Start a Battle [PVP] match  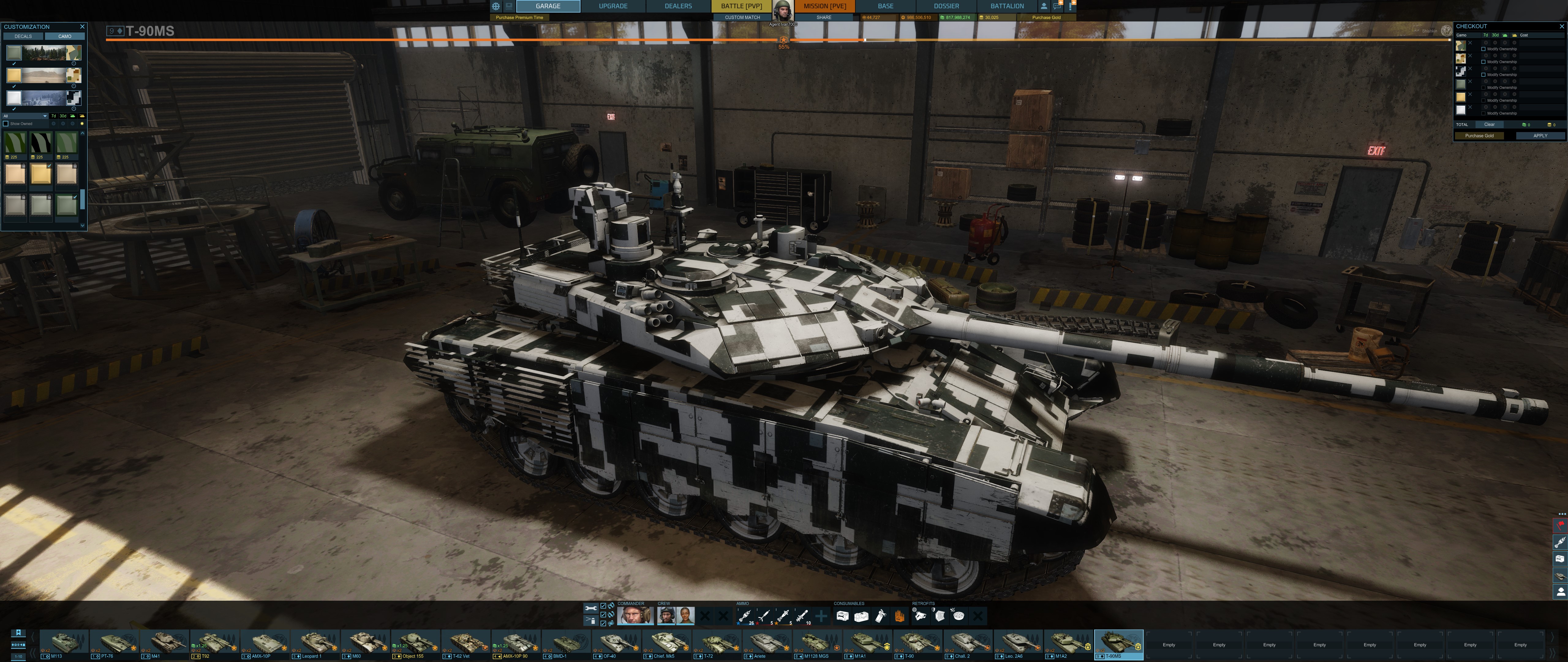pos(741,6)
